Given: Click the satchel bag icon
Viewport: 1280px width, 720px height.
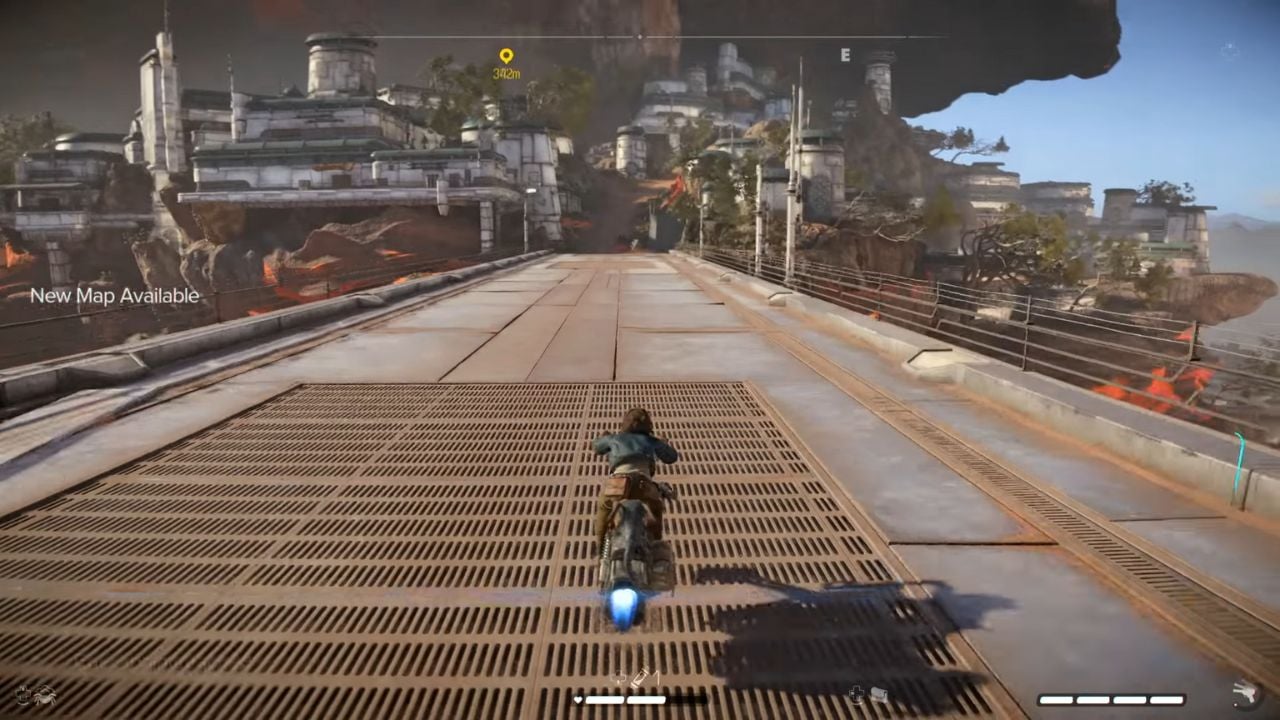Looking at the screenshot, I should tap(877, 693).
